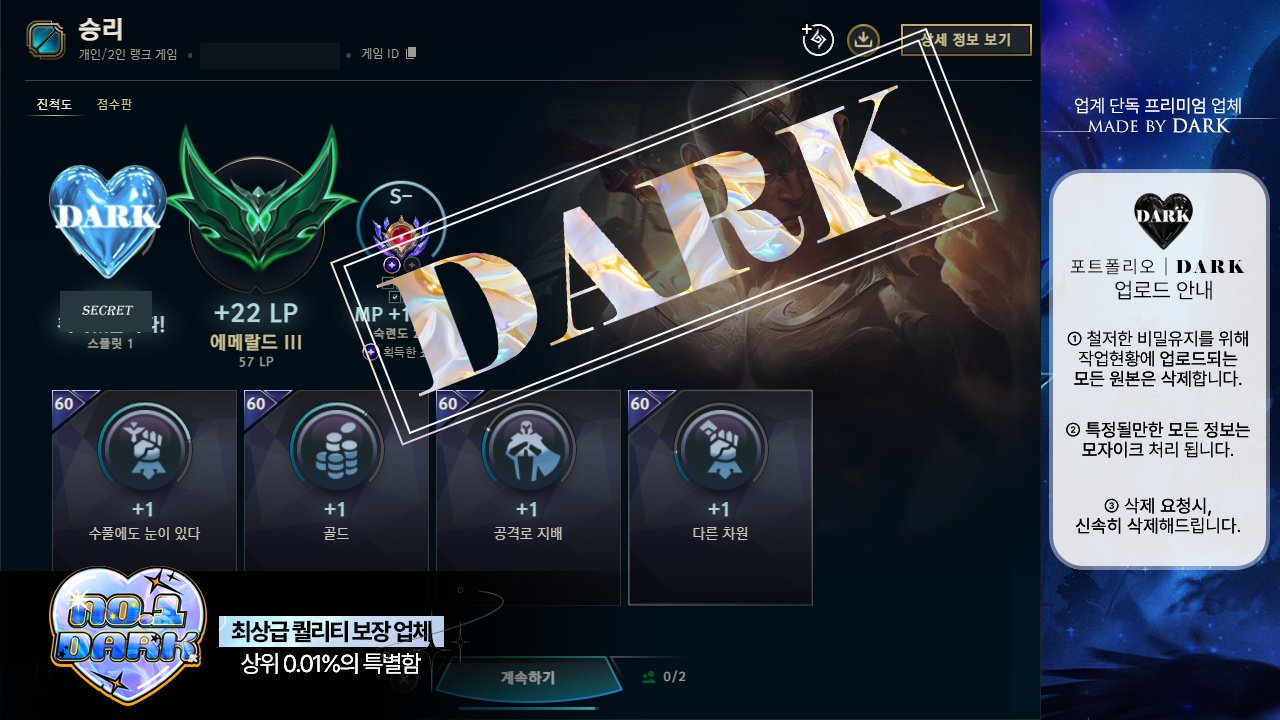The width and height of the screenshot is (1280, 720).
Task: Click the 0/2 party counter
Action: pos(673,676)
